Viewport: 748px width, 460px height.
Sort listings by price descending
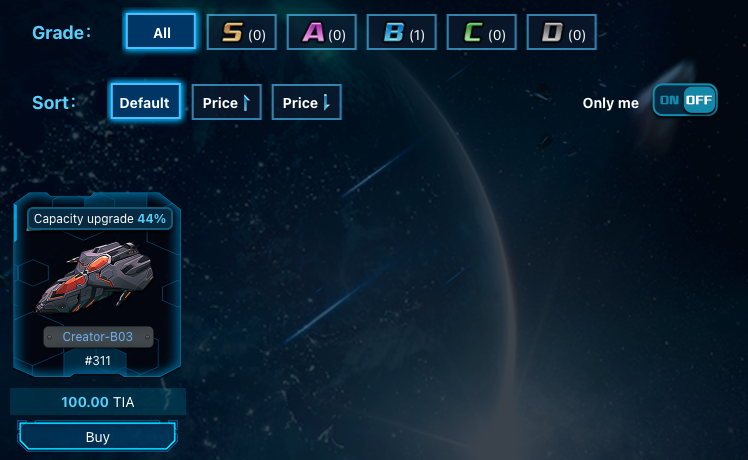[306, 102]
